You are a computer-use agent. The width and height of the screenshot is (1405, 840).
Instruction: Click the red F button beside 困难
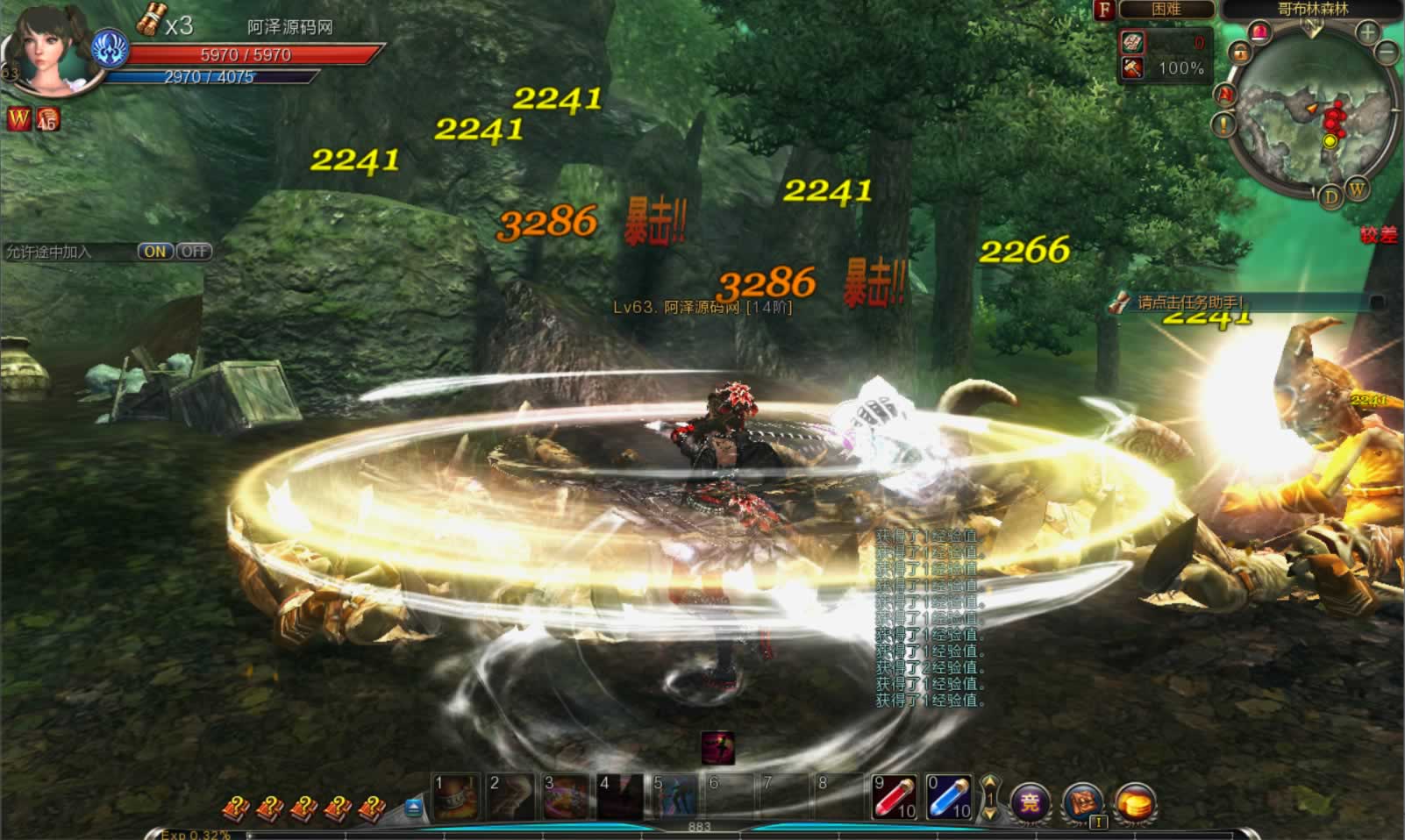[1104, 10]
